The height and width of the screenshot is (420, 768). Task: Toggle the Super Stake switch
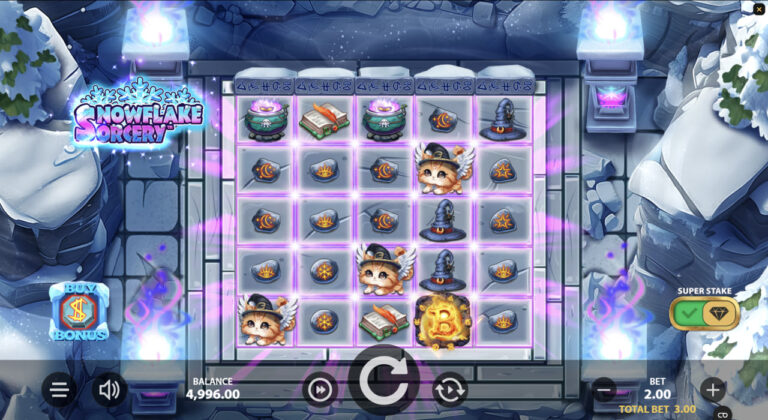pos(704,313)
